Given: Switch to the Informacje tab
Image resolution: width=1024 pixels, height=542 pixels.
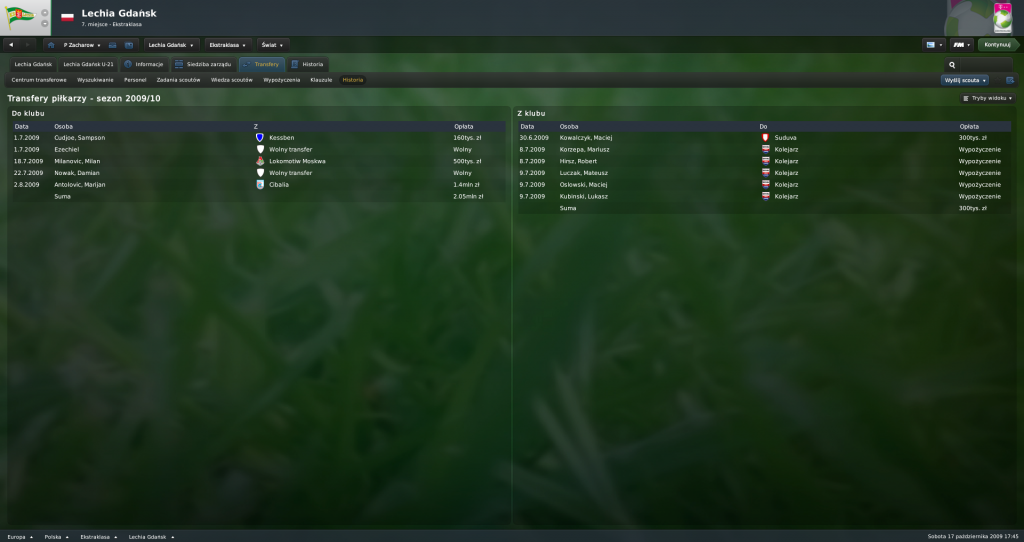Looking at the screenshot, I should tap(144, 64).
